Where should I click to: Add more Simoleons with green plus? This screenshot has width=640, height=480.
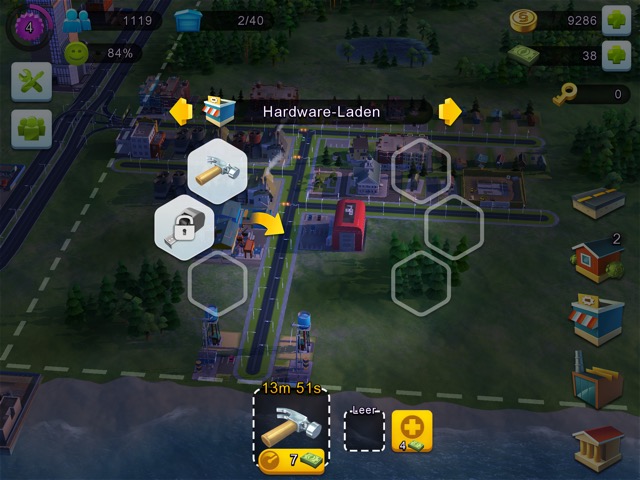(617, 20)
